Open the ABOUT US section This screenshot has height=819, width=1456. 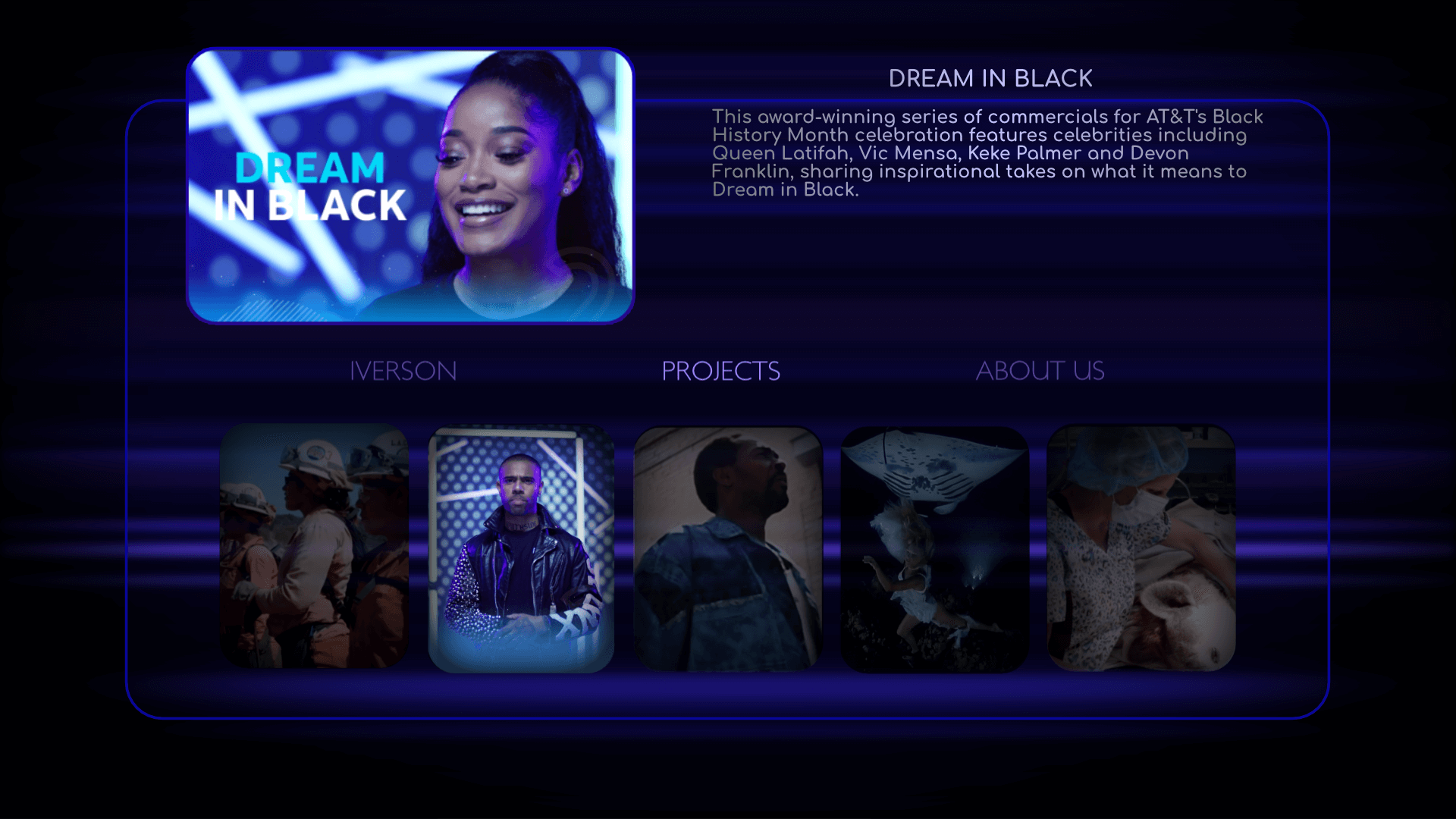(1041, 371)
